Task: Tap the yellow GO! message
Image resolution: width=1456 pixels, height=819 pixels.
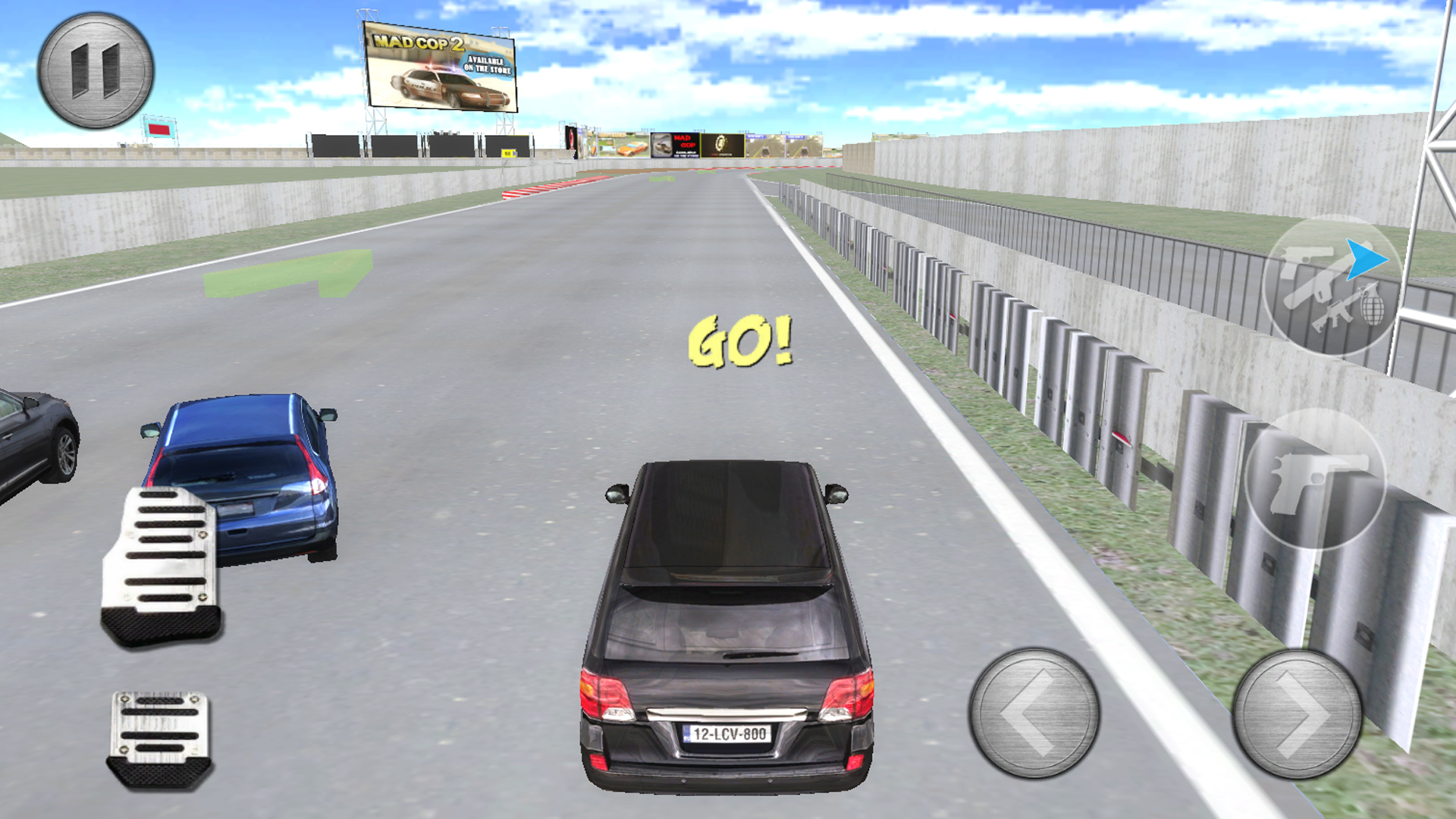Action: pos(741,341)
